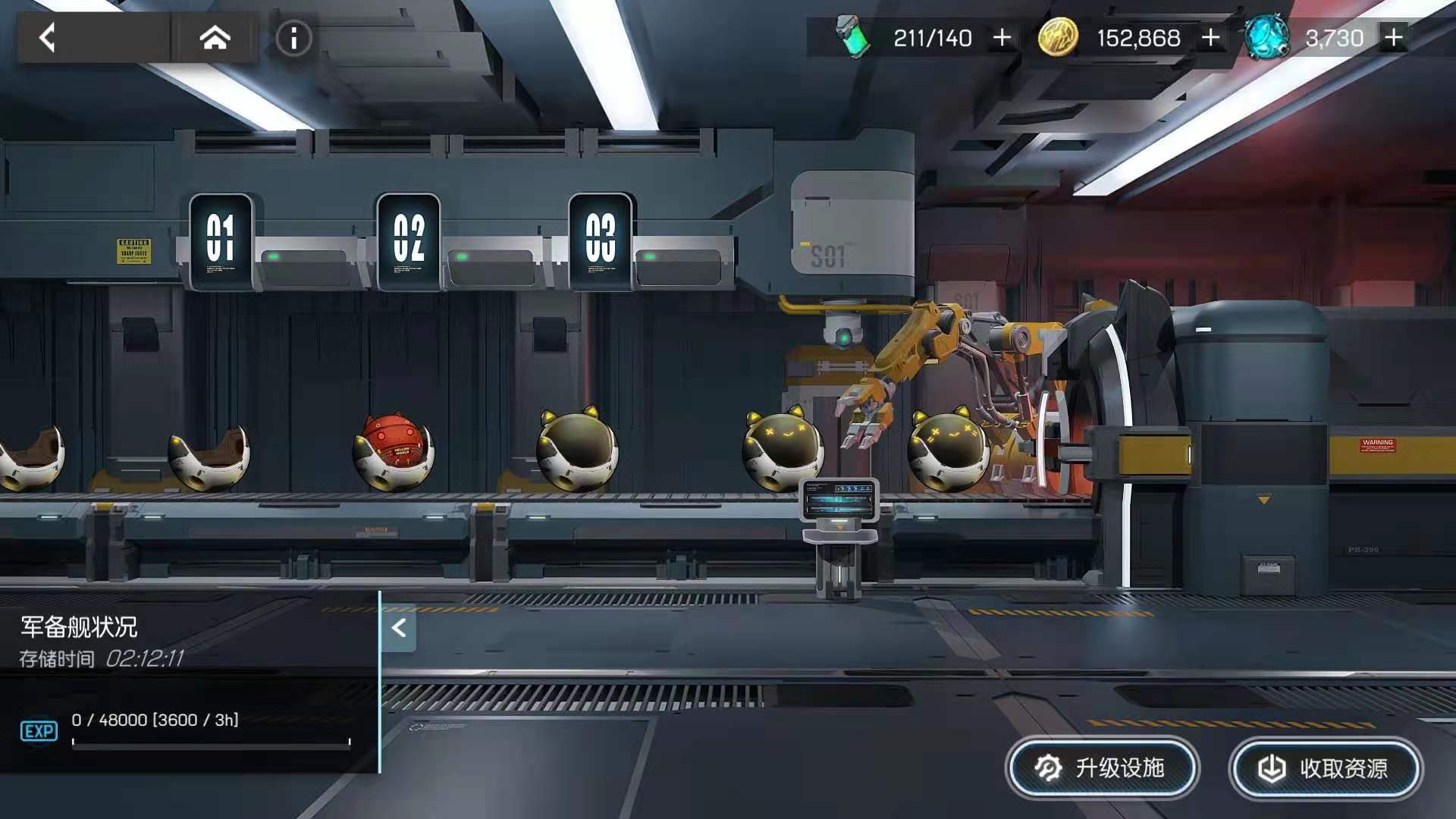Collapse the 军备舰状况 status panel

[x=399, y=628]
